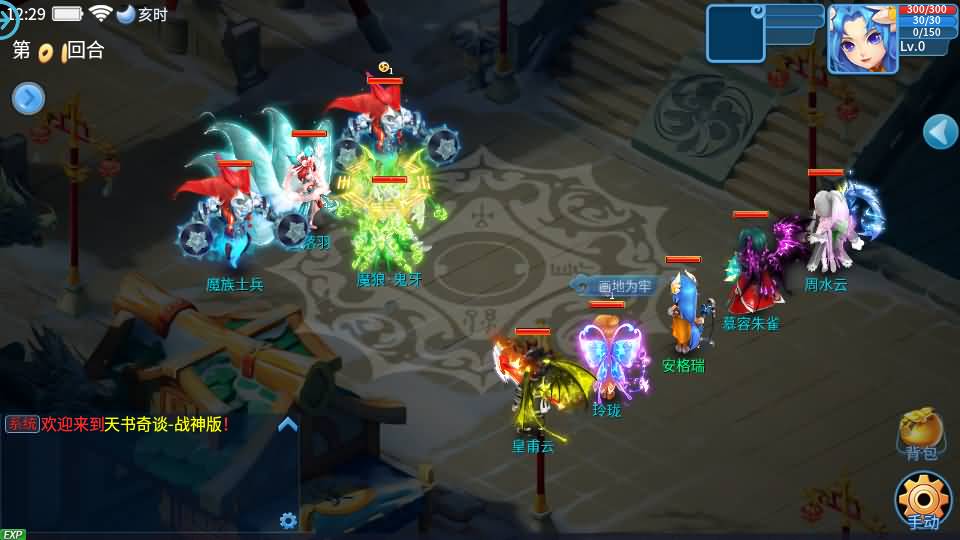Open the 背包 bag
The width and height of the screenshot is (960, 540).
point(920,432)
